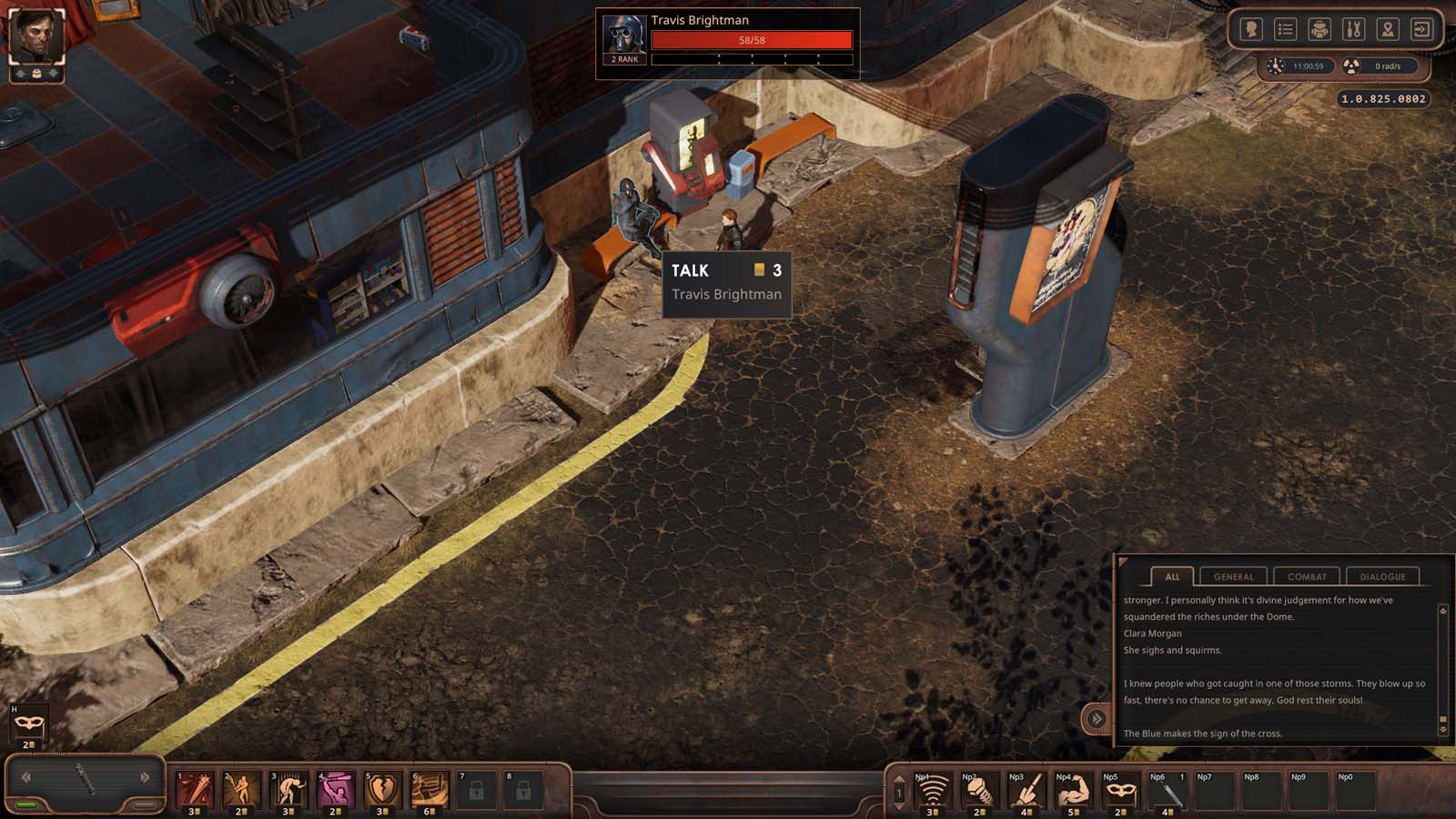Click the up arrow on the hotbar page stepper
The width and height of the screenshot is (1456, 819).
pyautogui.click(x=899, y=779)
